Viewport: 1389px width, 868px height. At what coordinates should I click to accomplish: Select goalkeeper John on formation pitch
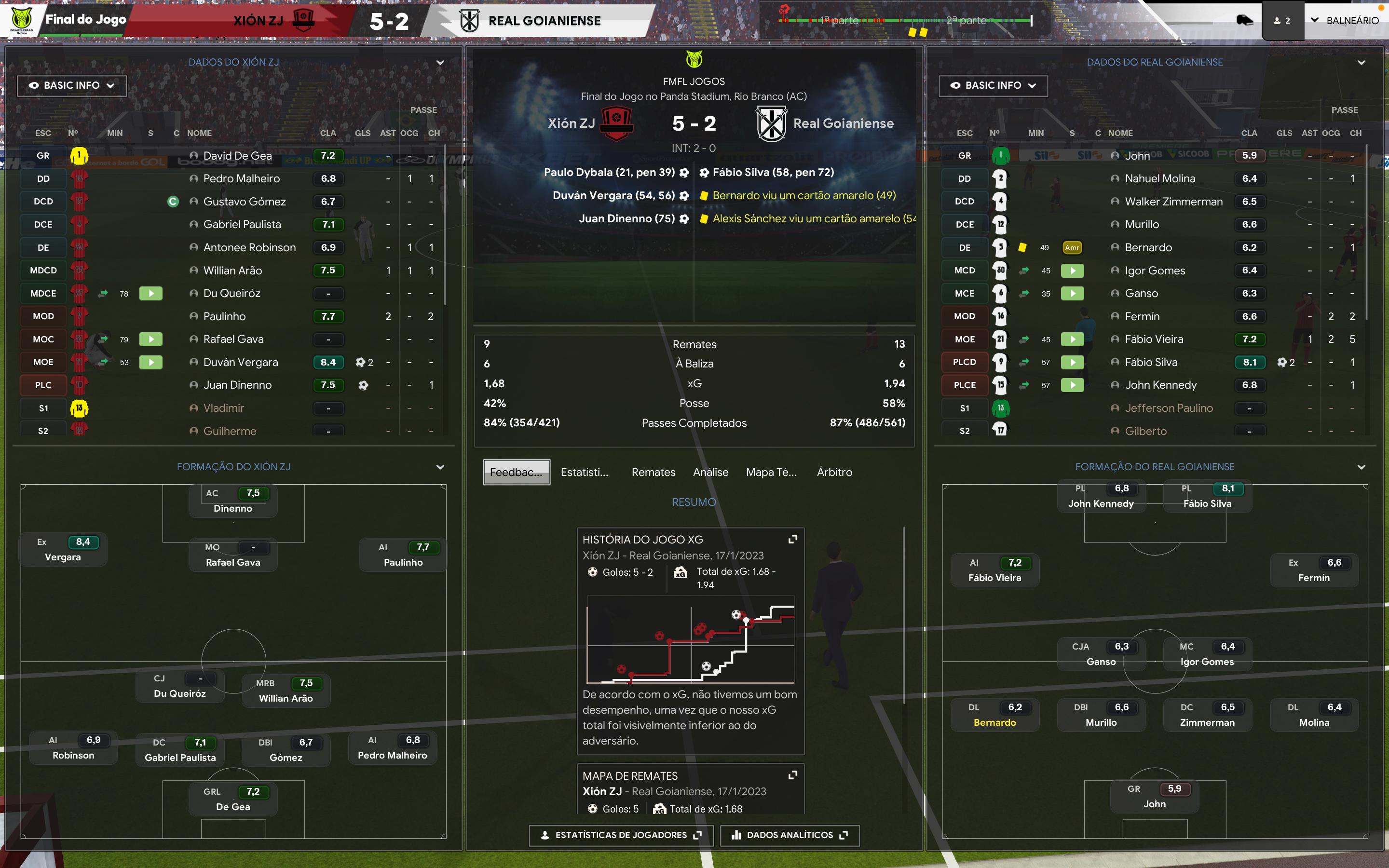[1154, 797]
